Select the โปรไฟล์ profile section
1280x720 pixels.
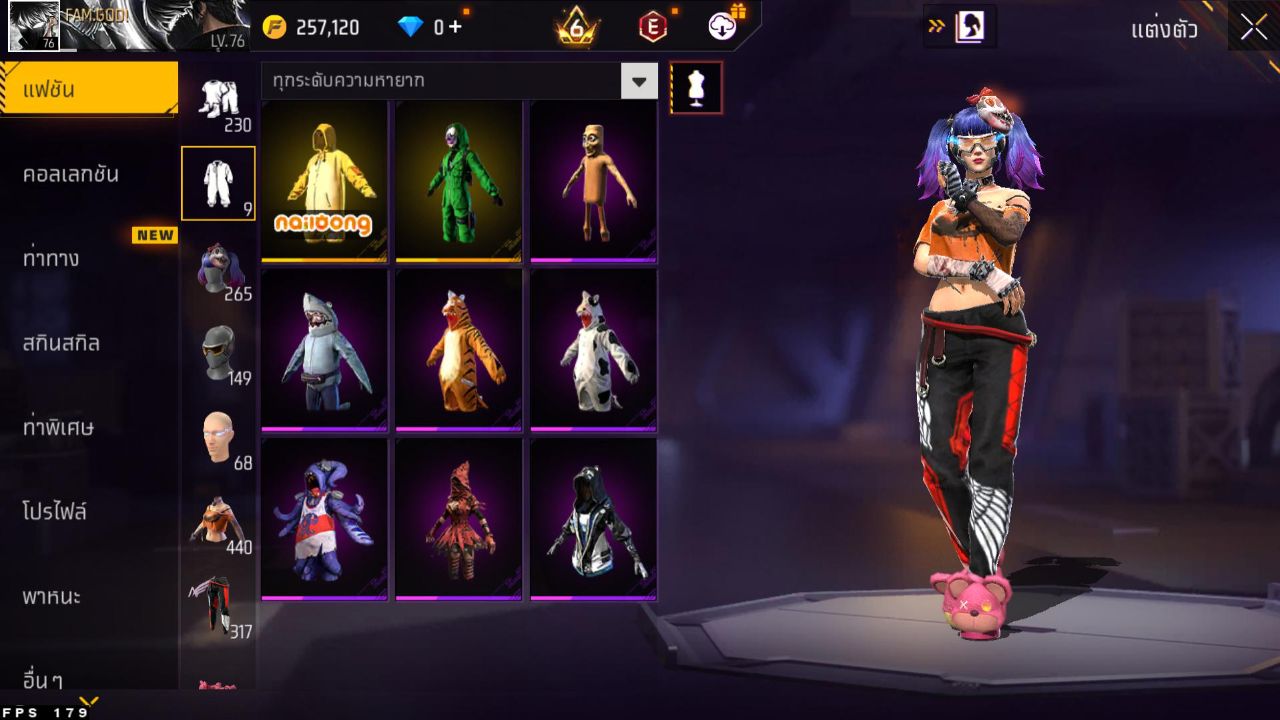tap(88, 512)
